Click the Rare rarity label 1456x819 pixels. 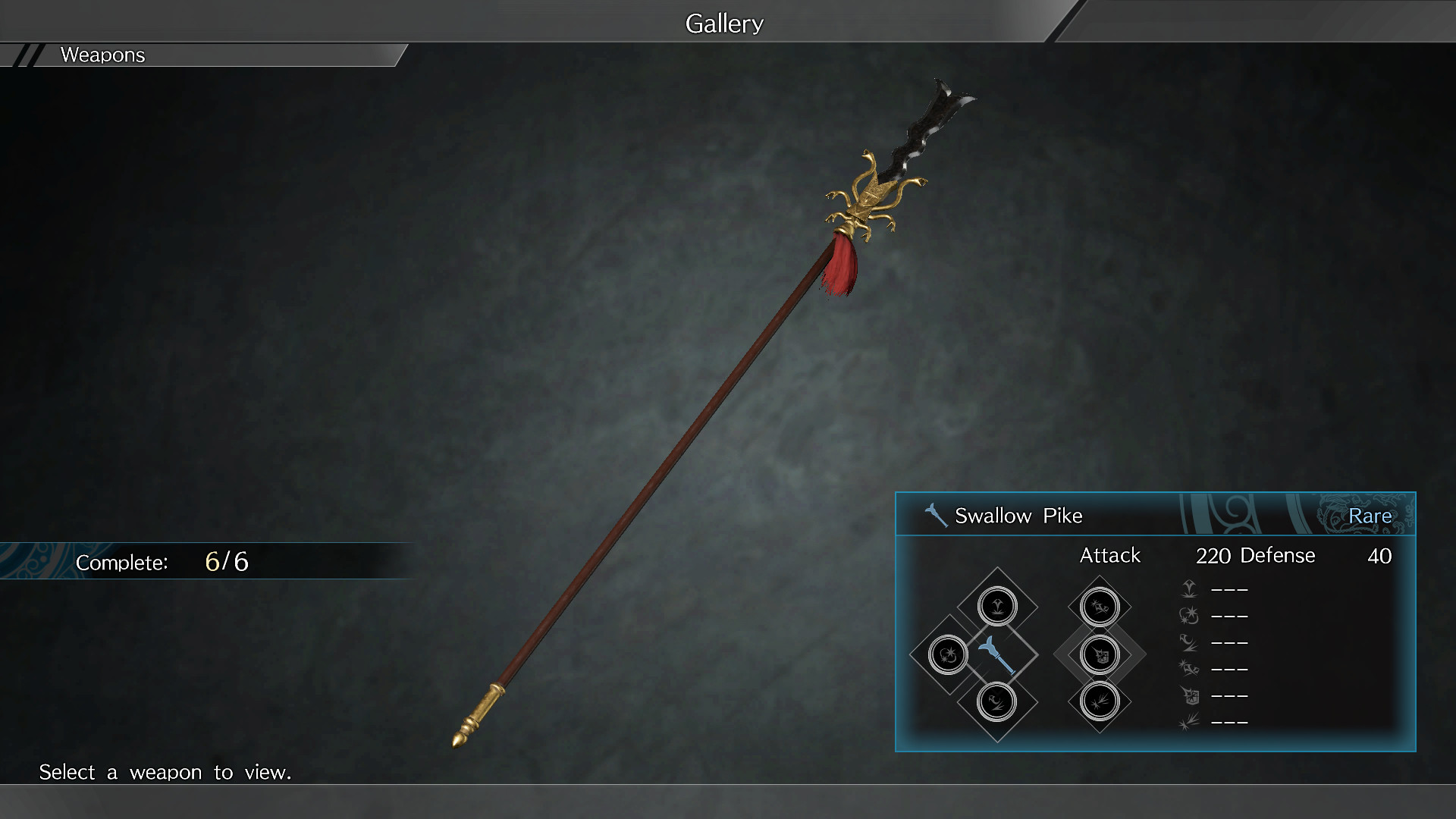pyautogui.click(x=1371, y=515)
